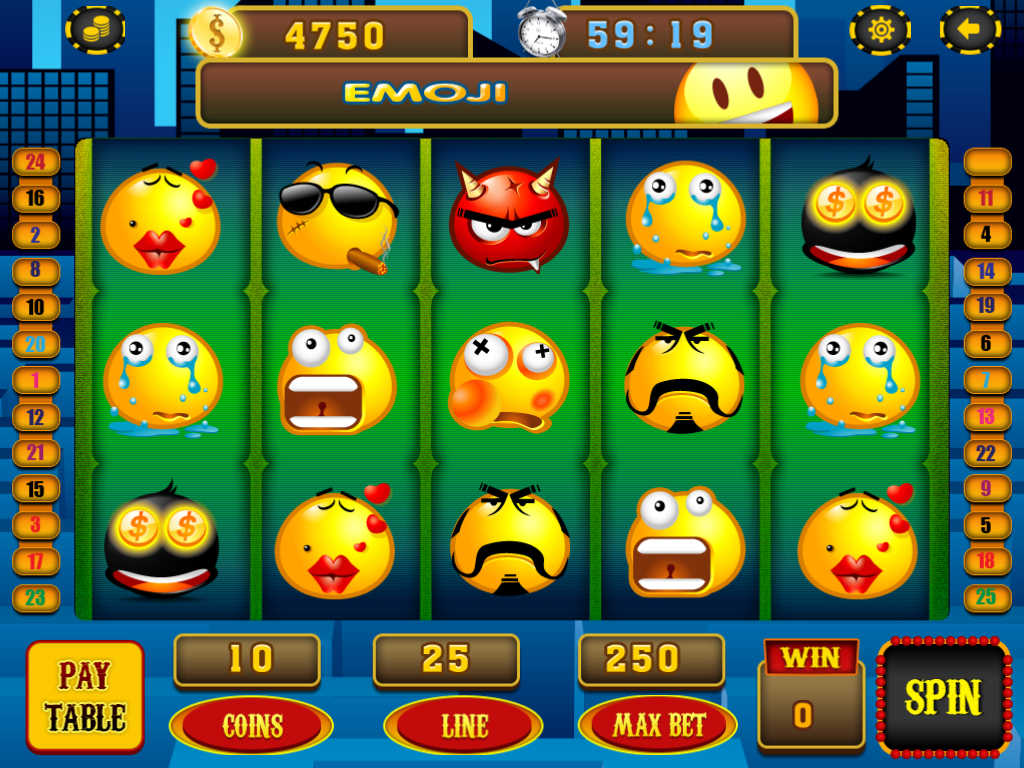Viewport: 1024px width, 768px height.
Task: Spin the slot reels
Action: coord(944,696)
